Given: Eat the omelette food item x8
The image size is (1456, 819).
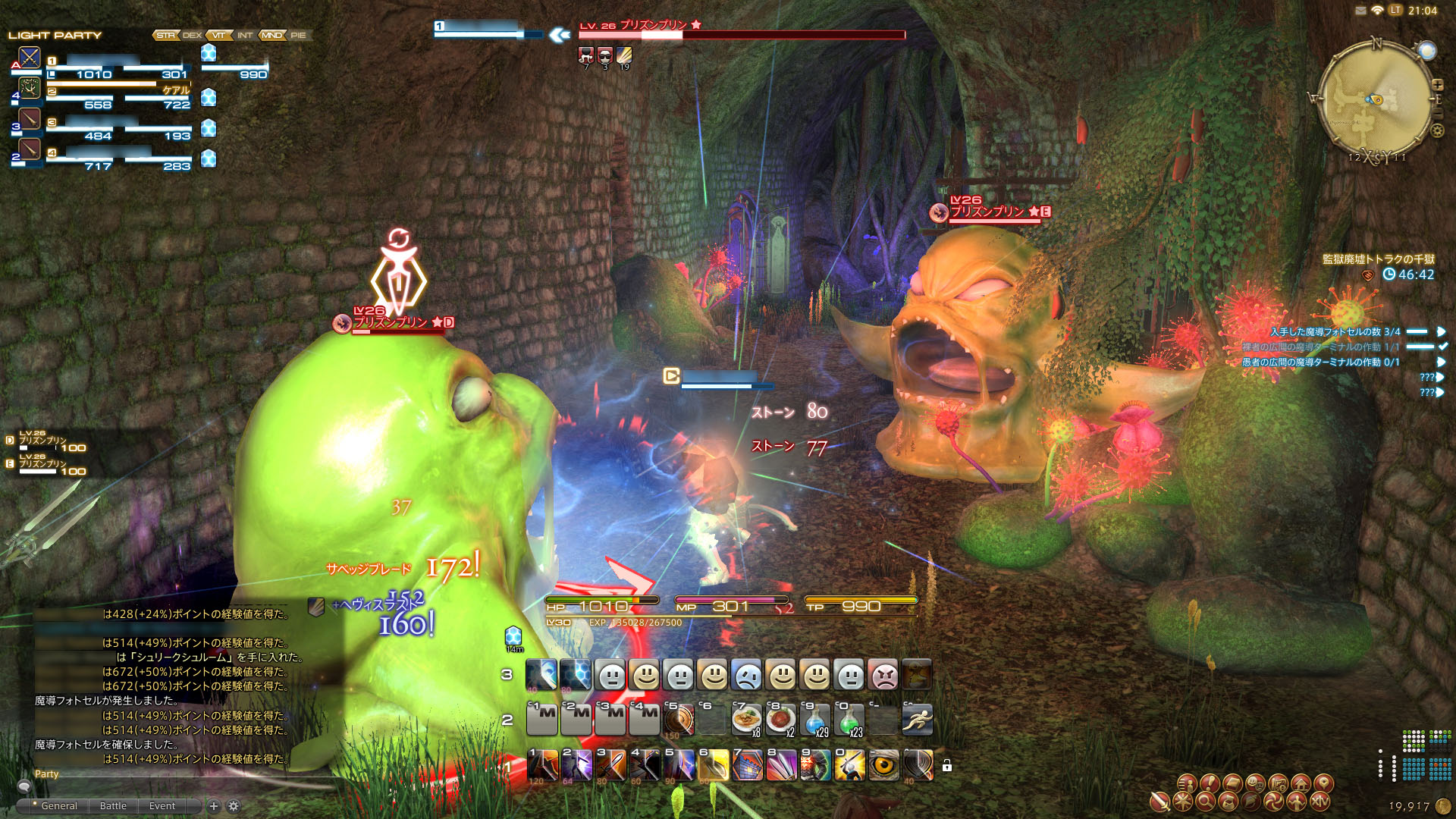Looking at the screenshot, I should [x=747, y=720].
